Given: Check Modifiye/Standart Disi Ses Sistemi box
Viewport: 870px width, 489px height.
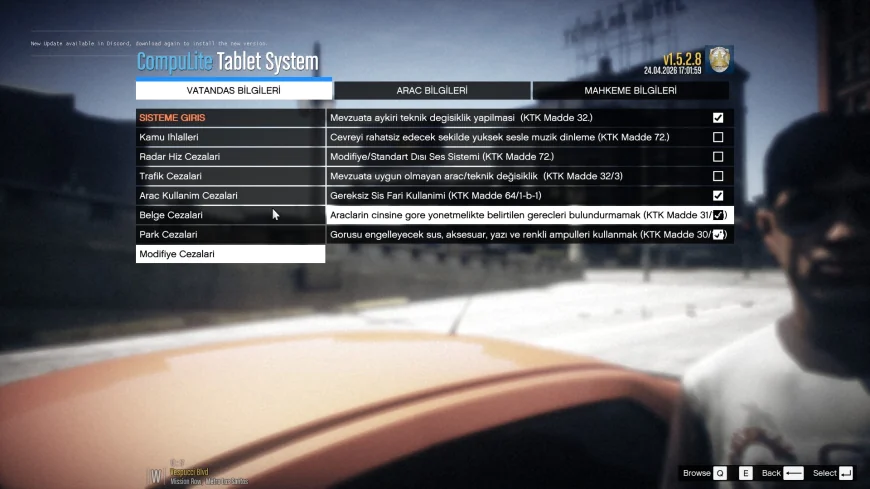Looking at the screenshot, I should coord(718,157).
